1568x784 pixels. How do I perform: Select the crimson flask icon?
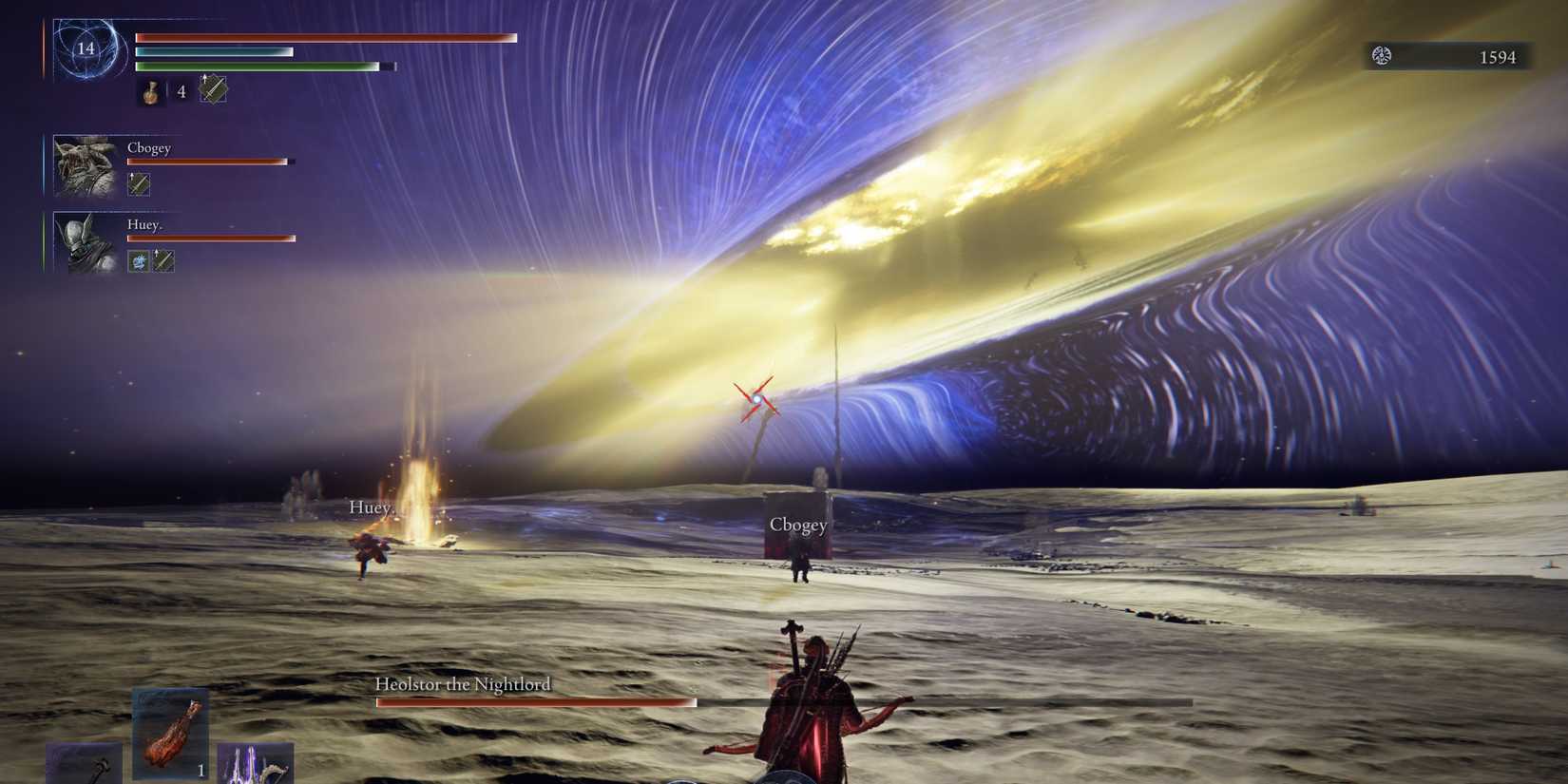[x=152, y=91]
